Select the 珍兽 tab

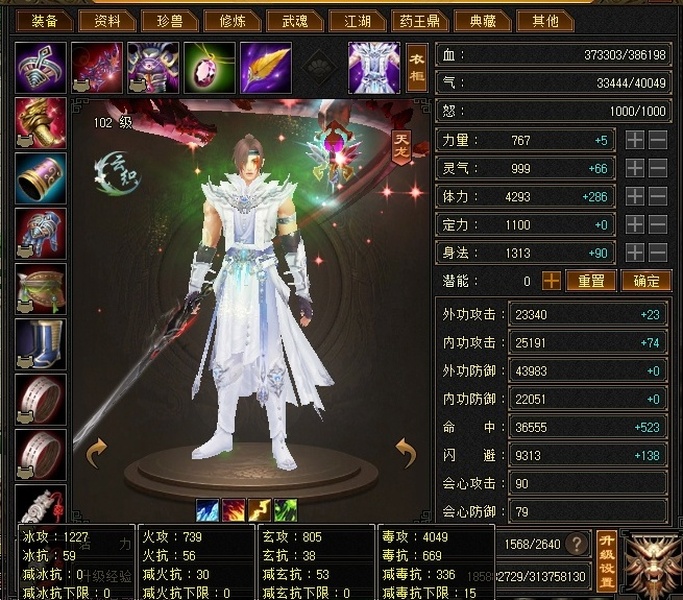(x=169, y=20)
